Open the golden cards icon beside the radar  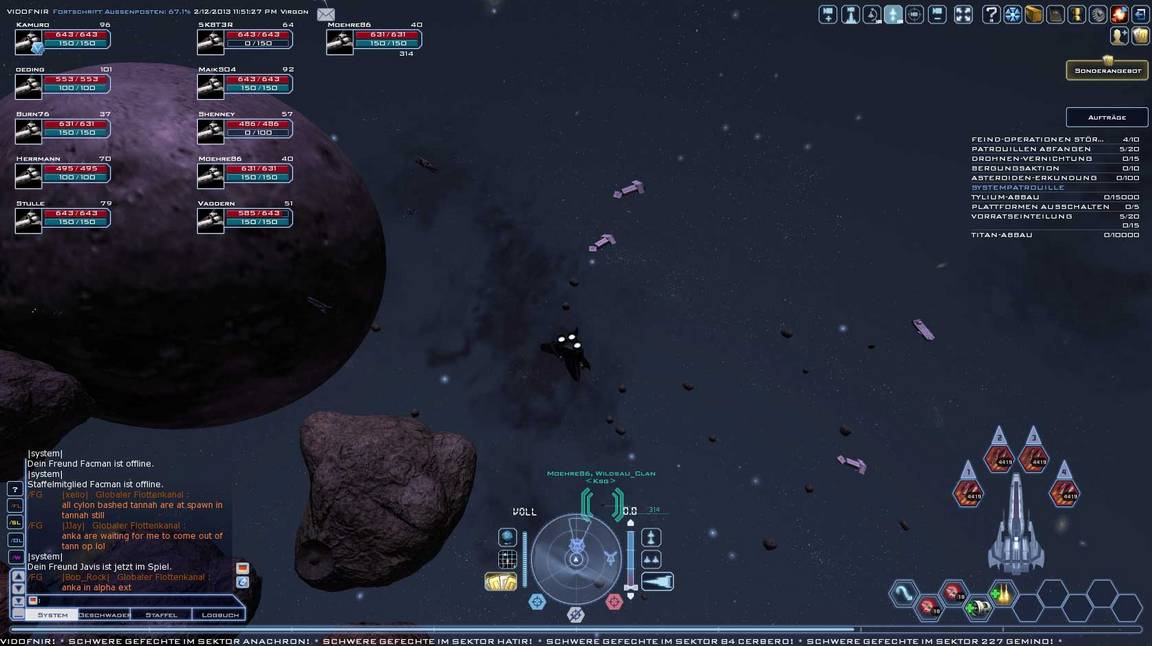500,581
